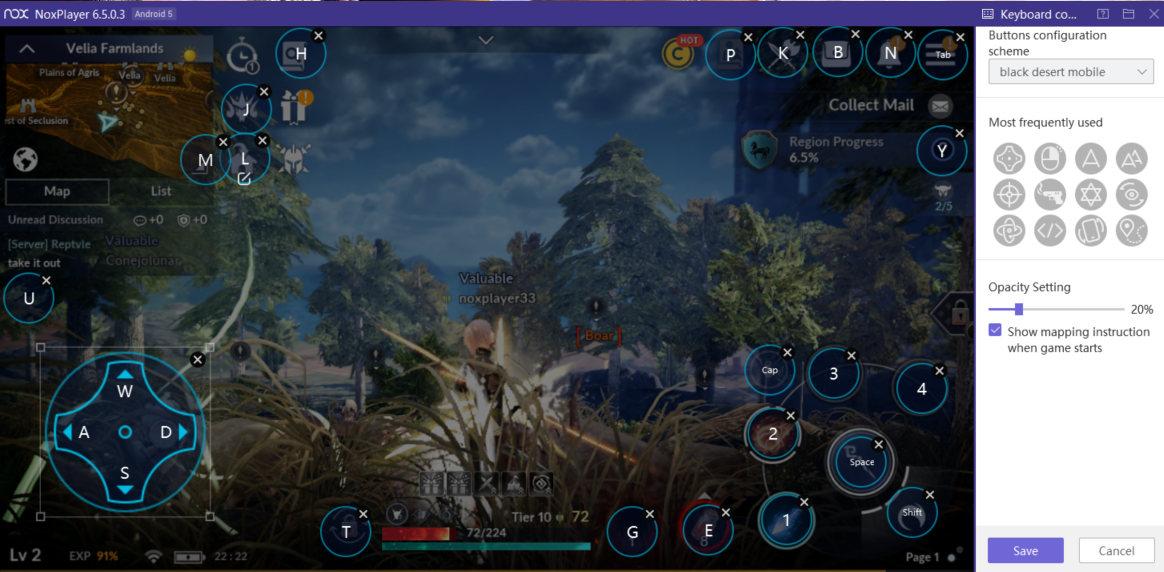The image size is (1164, 572).
Task: Open the buttons configuration scheme dropdown
Action: tap(1070, 72)
